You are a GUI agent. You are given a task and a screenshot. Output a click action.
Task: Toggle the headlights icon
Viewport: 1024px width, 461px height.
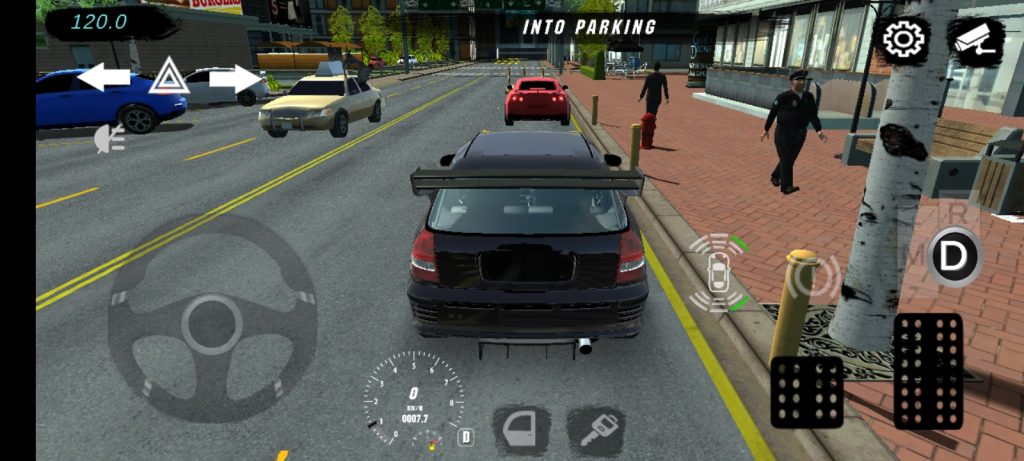coord(109,140)
